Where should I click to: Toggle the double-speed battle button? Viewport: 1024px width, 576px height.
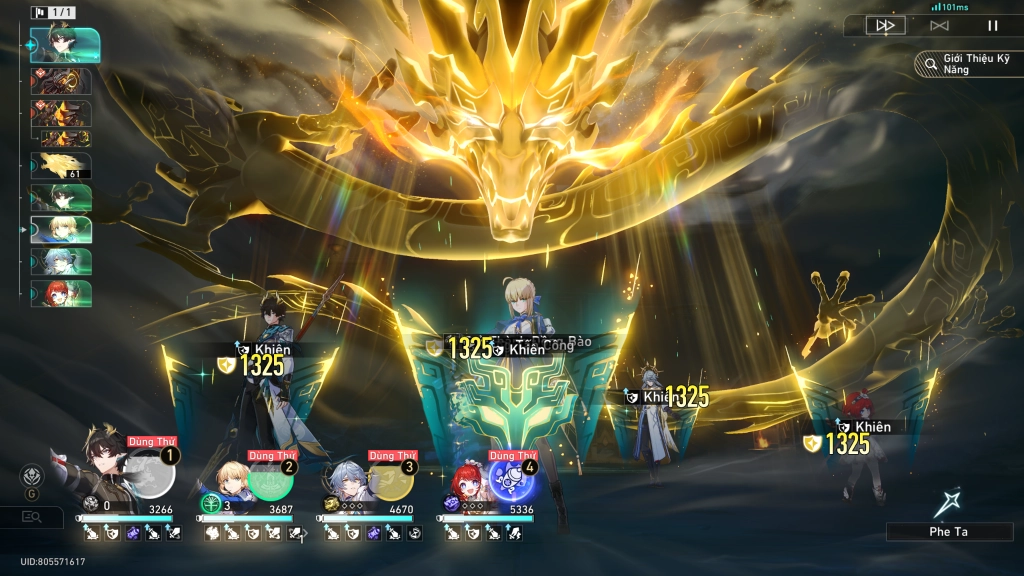(x=885, y=26)
